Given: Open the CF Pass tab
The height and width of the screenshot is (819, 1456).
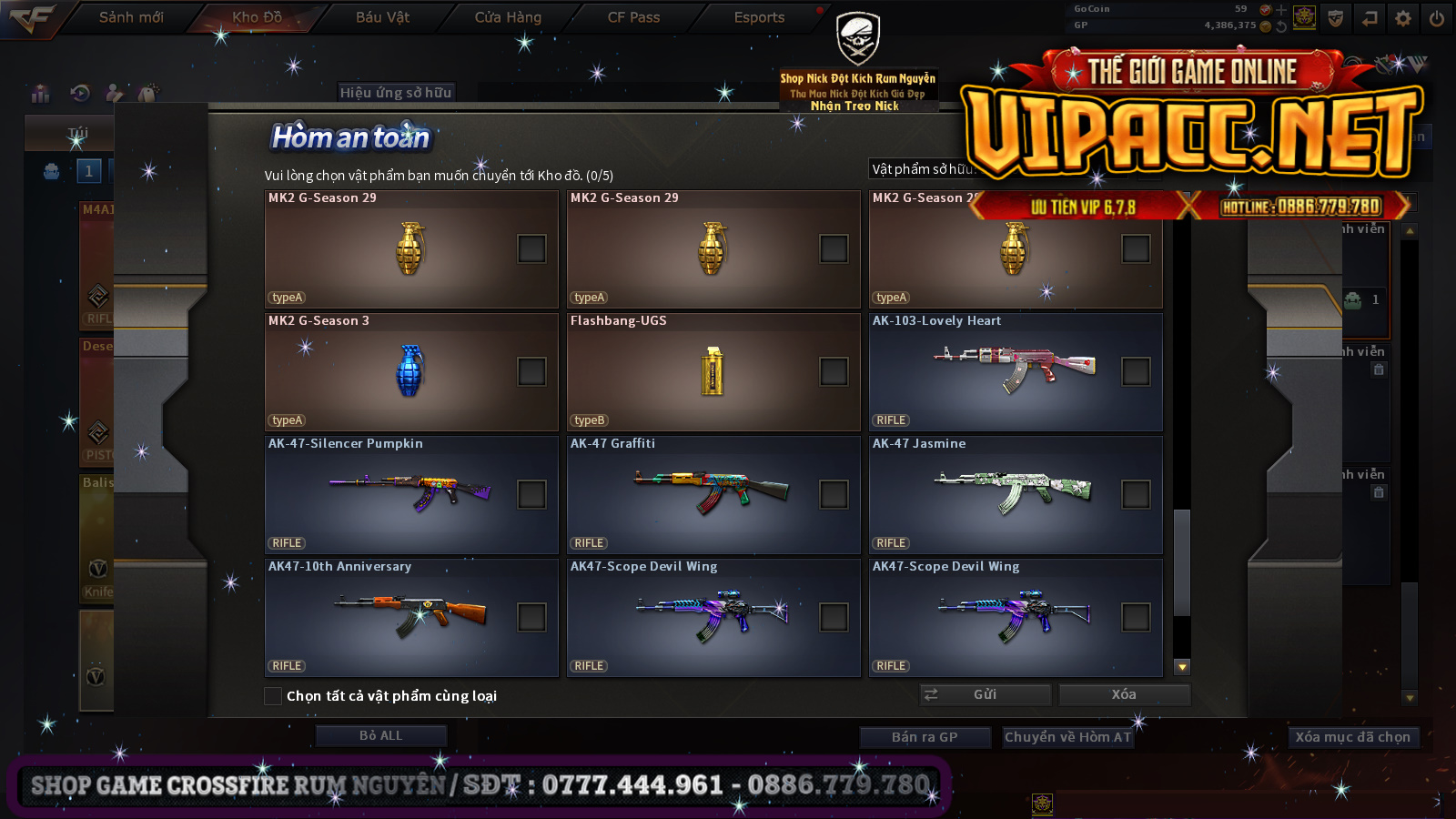Looking at the screenshot, I should pos(633,17).
